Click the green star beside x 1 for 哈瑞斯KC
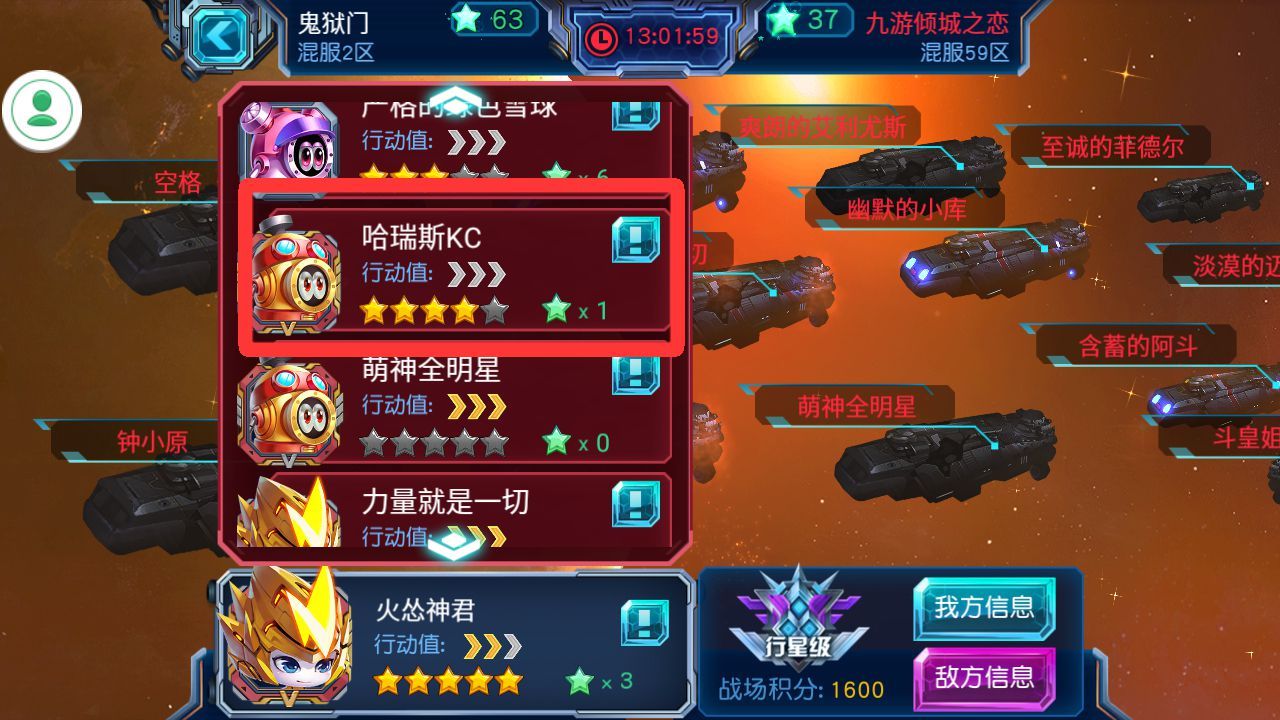1280x720 pixels. 556,309
